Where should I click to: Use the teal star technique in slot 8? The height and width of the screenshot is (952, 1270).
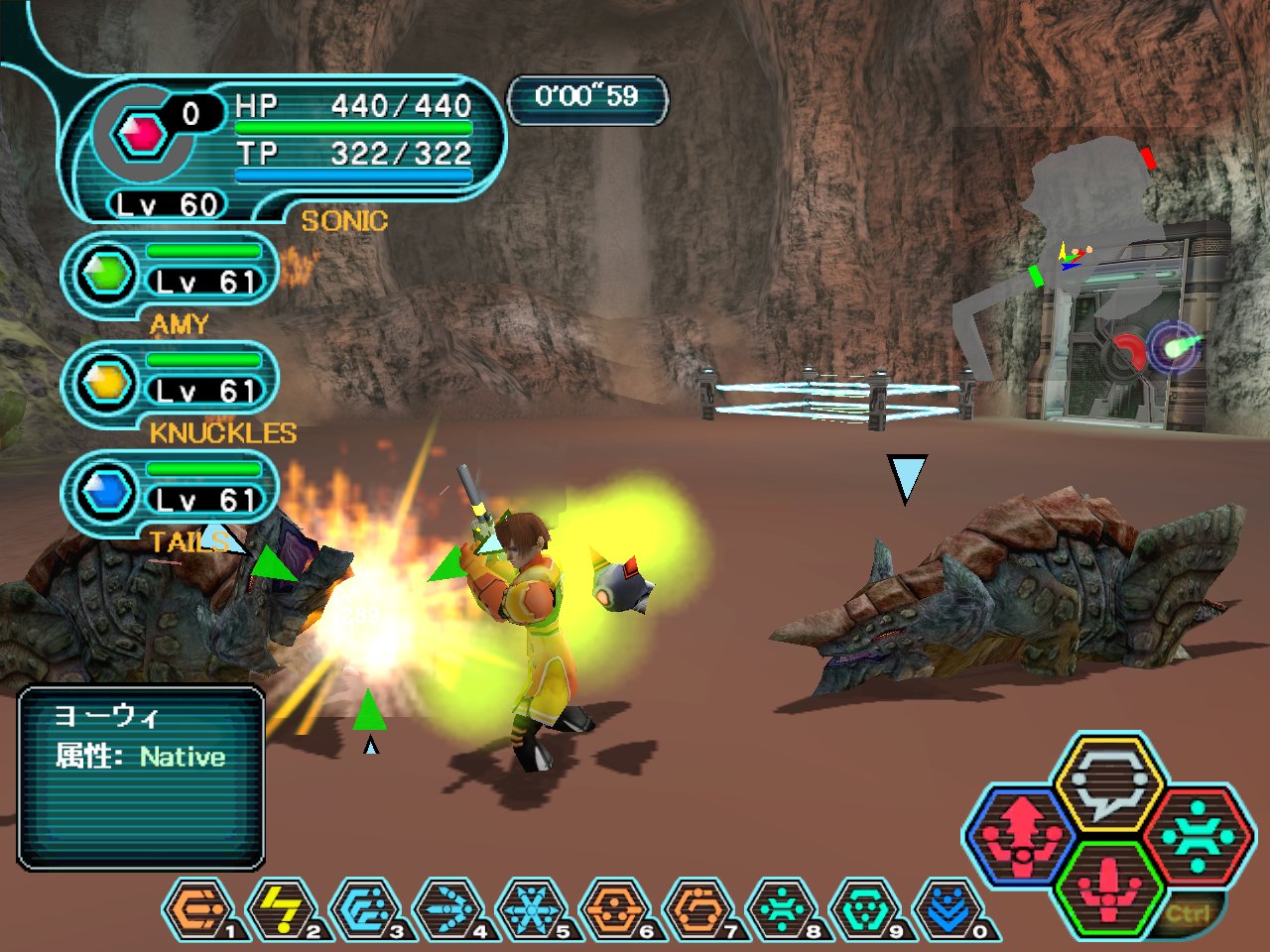782,909
